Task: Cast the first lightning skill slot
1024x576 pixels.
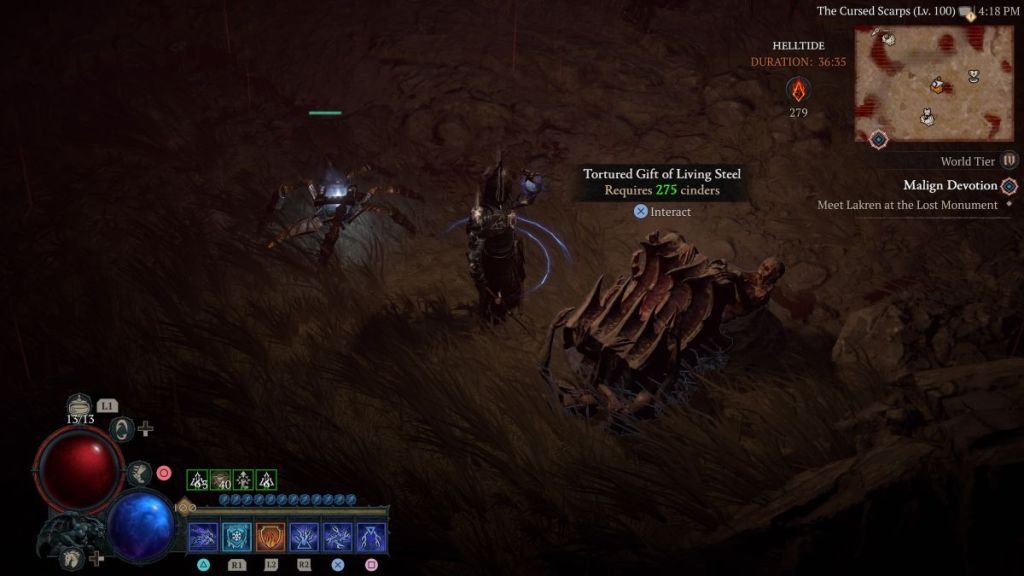Action: [x=203, y=537]
